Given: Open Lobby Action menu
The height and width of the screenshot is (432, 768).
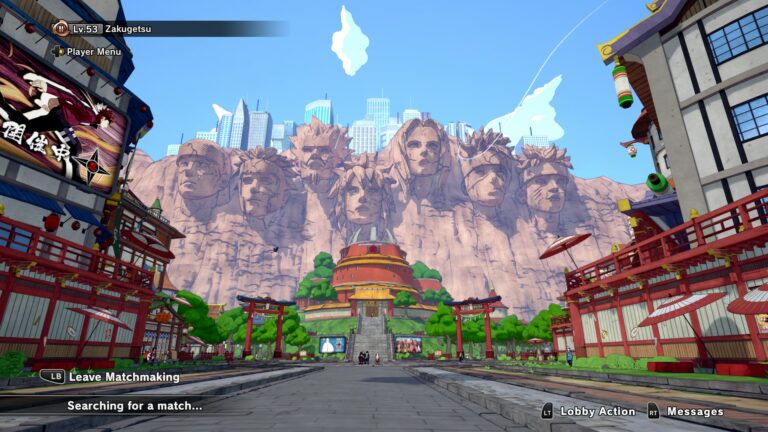Looking at the screenshot, I should coord(597,411).
